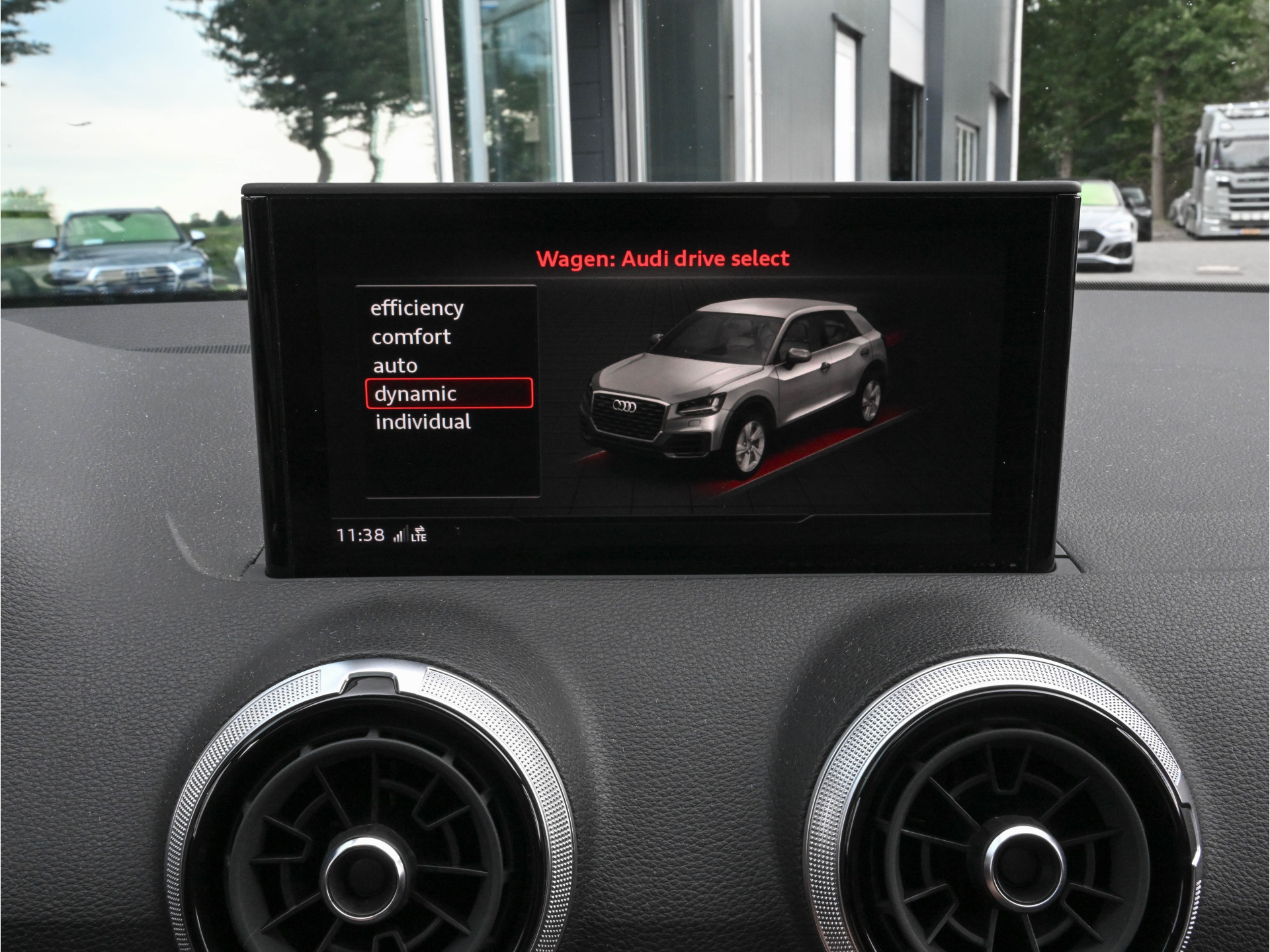Image resolution: width=1270 pixels, height=952 pixels.
Task: Open the status bar connectivity area
Action: pos(410,535)
